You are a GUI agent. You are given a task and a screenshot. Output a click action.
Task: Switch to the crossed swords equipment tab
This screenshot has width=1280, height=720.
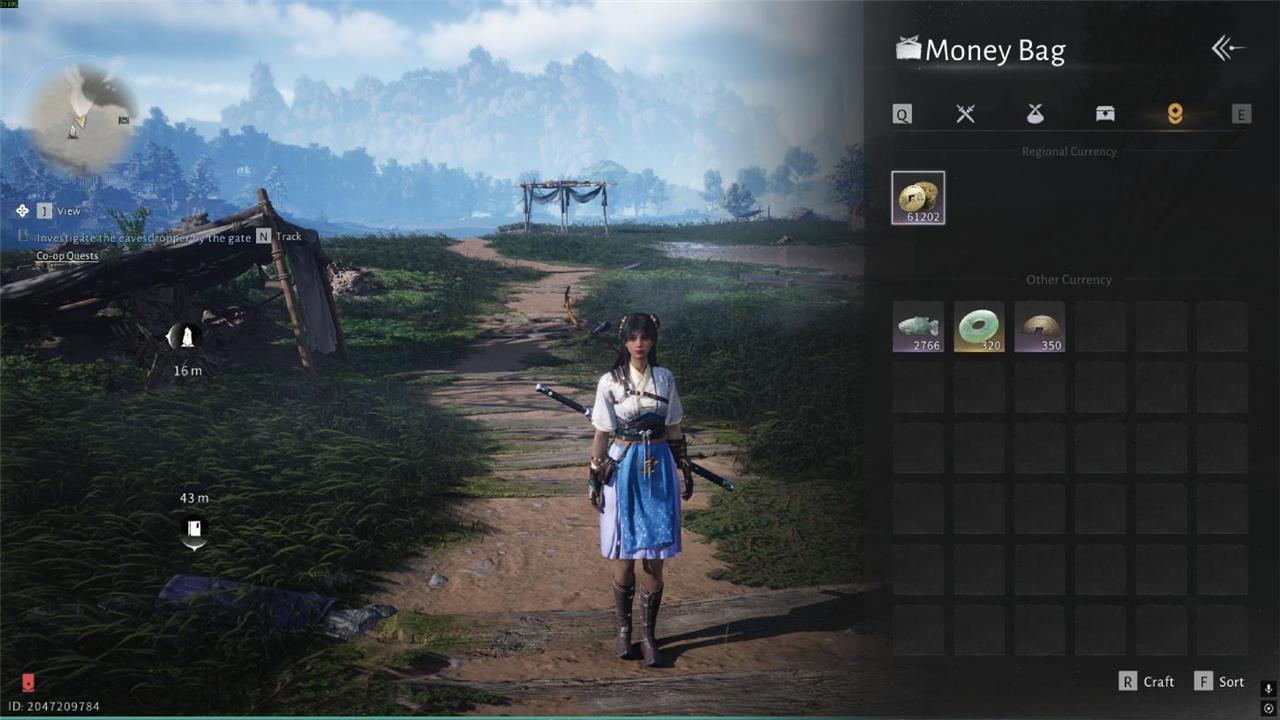coord(965,114)
